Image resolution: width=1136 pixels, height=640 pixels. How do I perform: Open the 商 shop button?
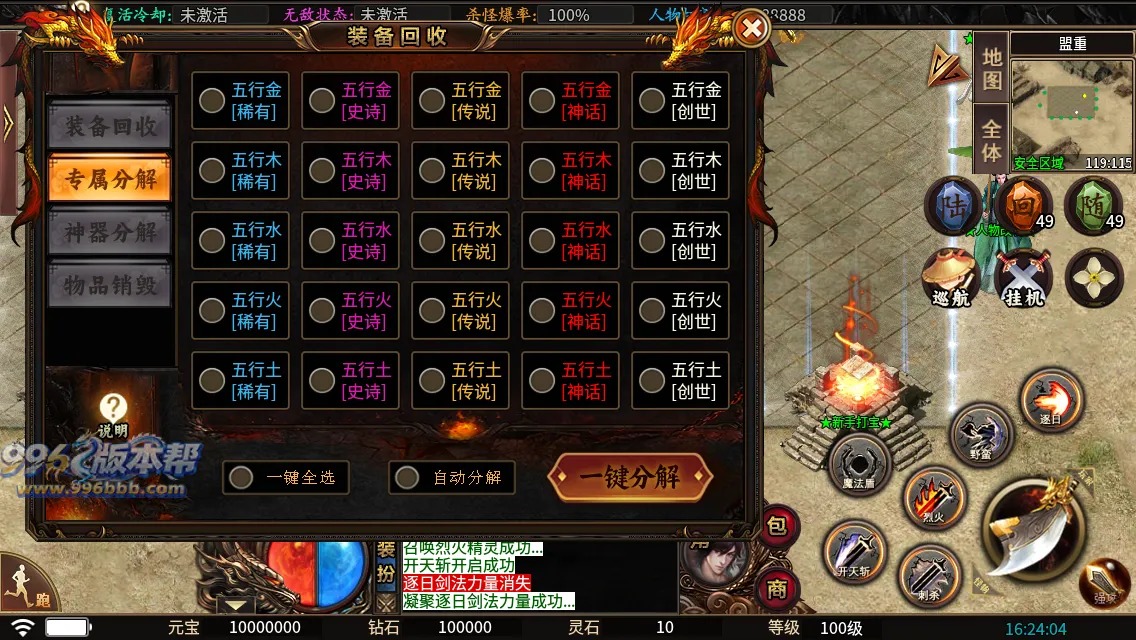pyautogui.click(x=777, y=588)
